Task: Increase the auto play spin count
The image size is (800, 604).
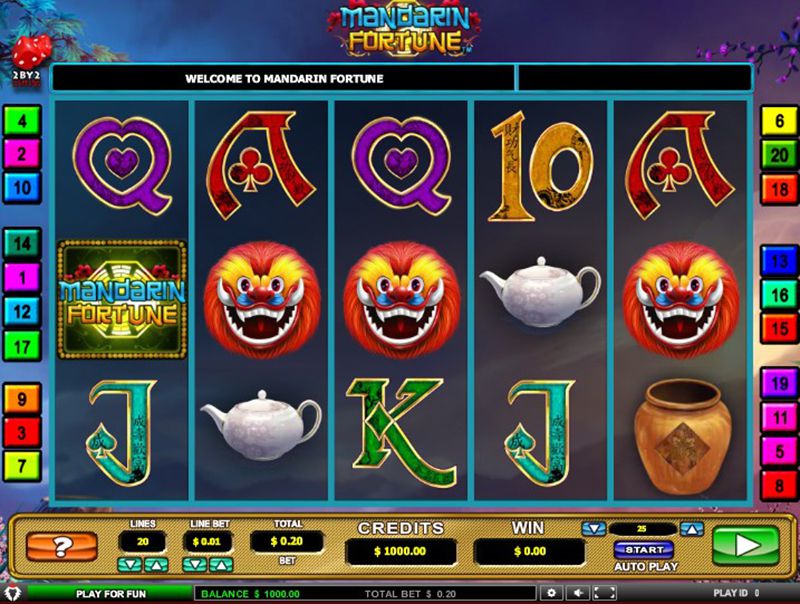Action: [693, 529]
